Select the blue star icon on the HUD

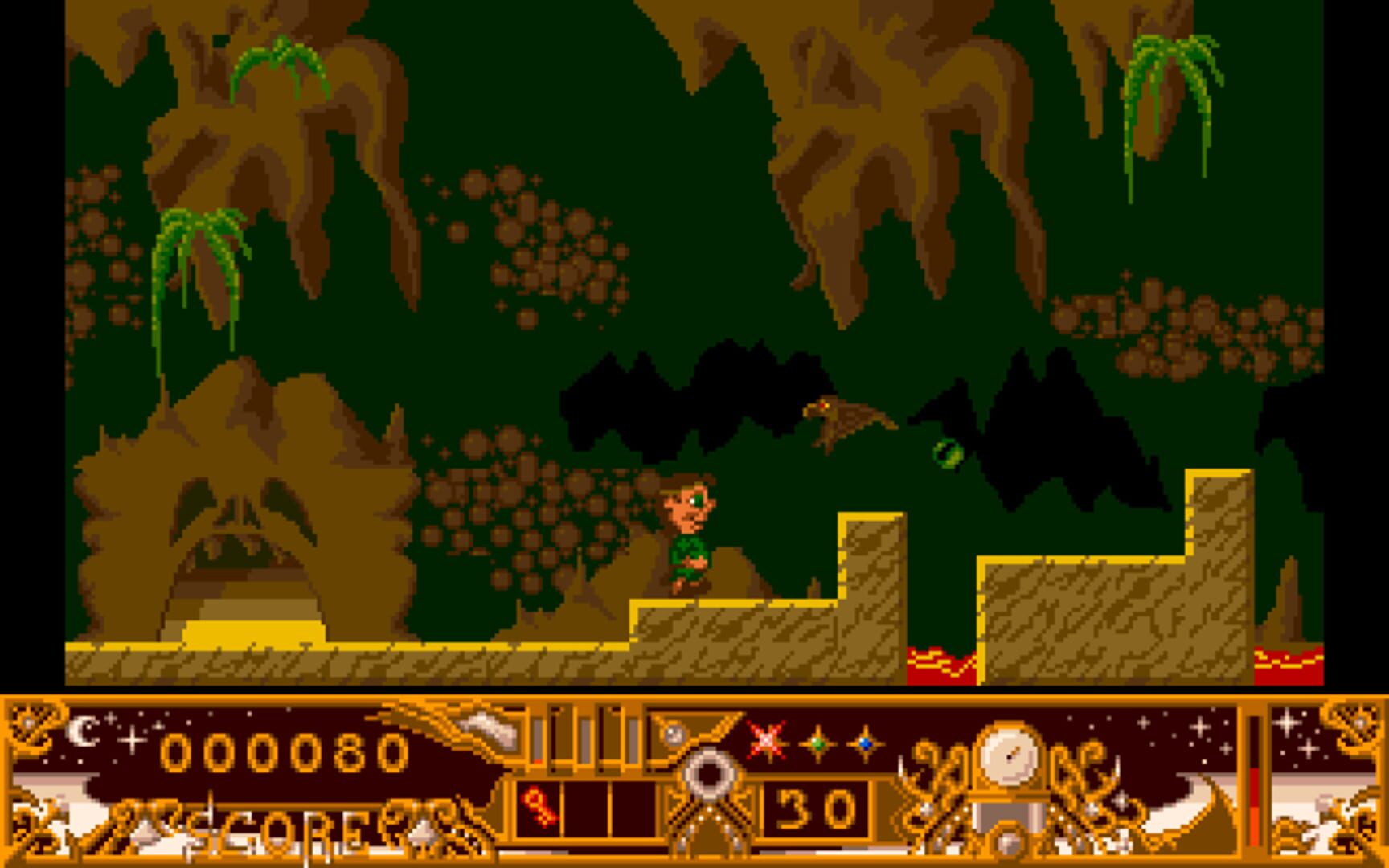coord(865,743)
